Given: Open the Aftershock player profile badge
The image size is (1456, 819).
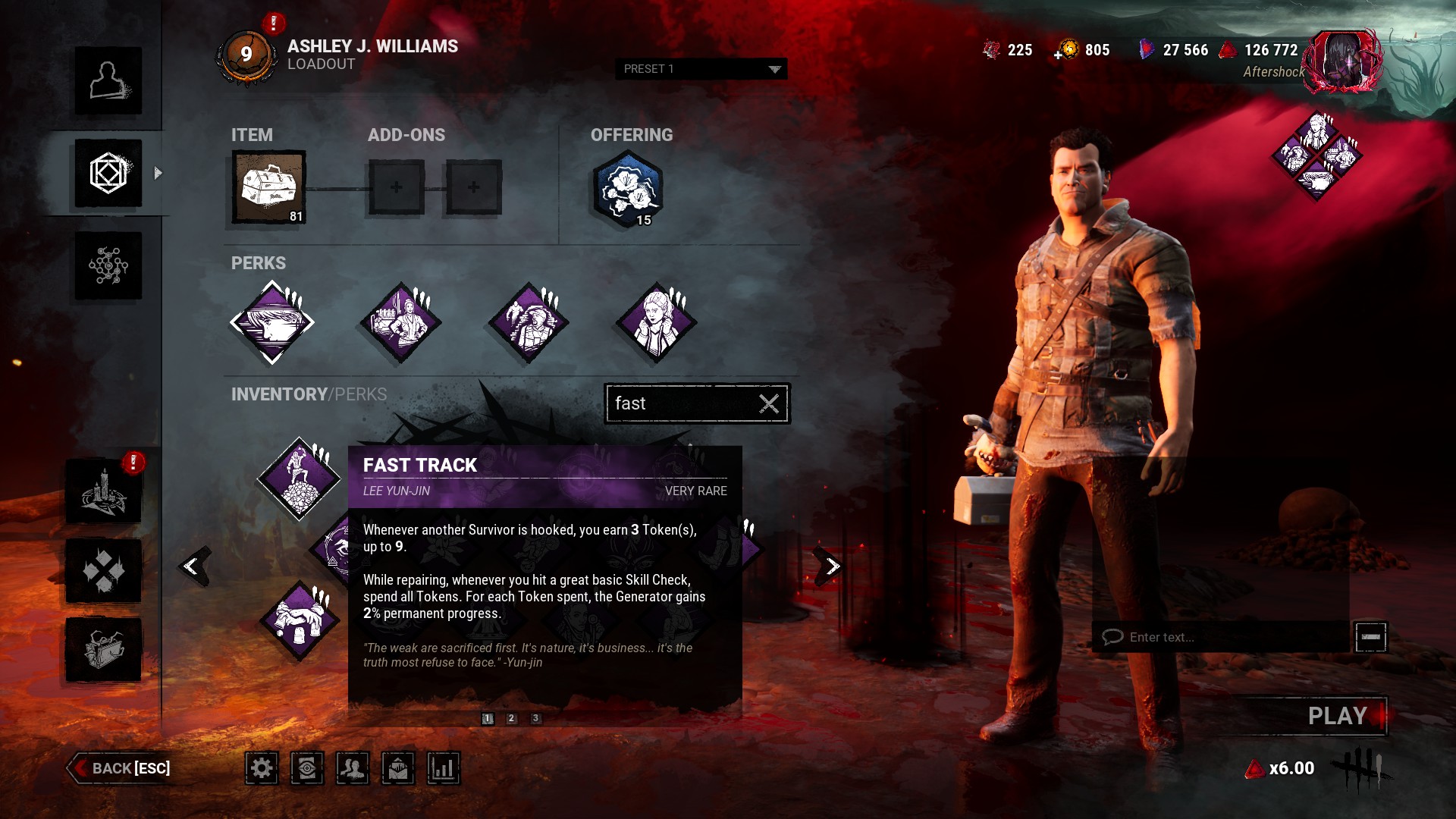Looking at the screenshot, I should tap(1342, 61).
